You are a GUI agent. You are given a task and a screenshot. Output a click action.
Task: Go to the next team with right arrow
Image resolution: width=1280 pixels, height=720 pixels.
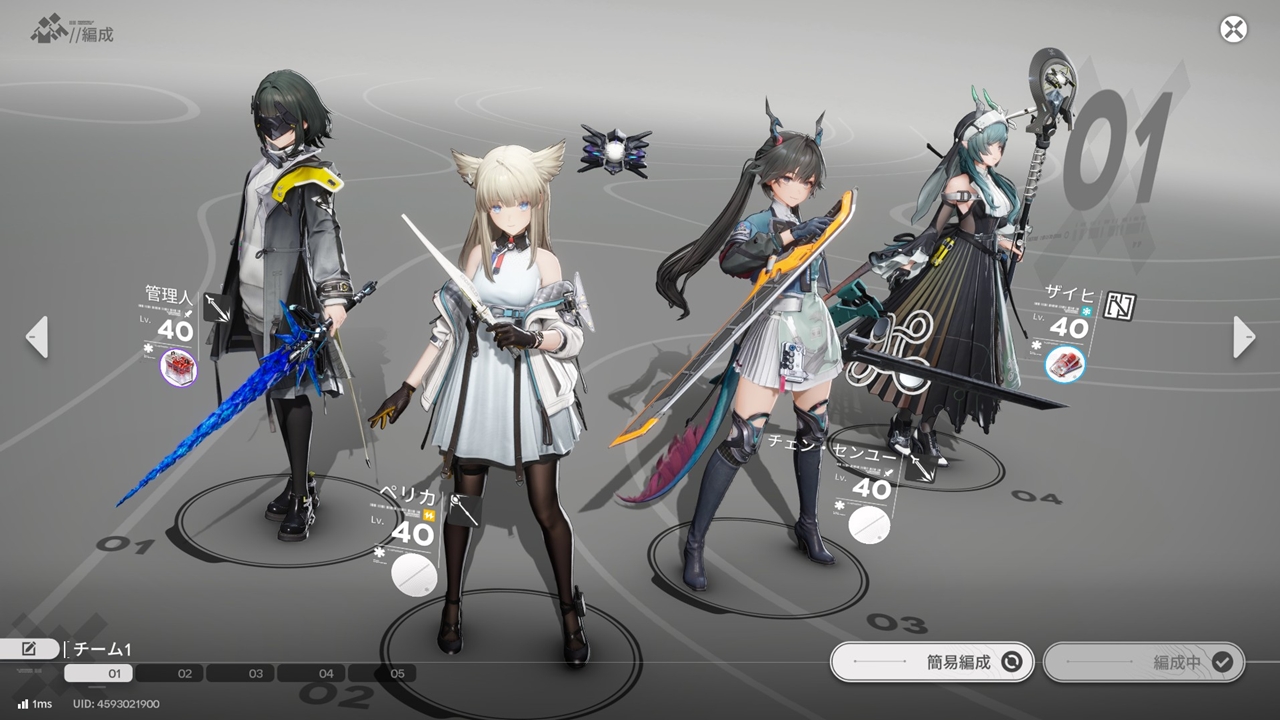pos(1243,337)
